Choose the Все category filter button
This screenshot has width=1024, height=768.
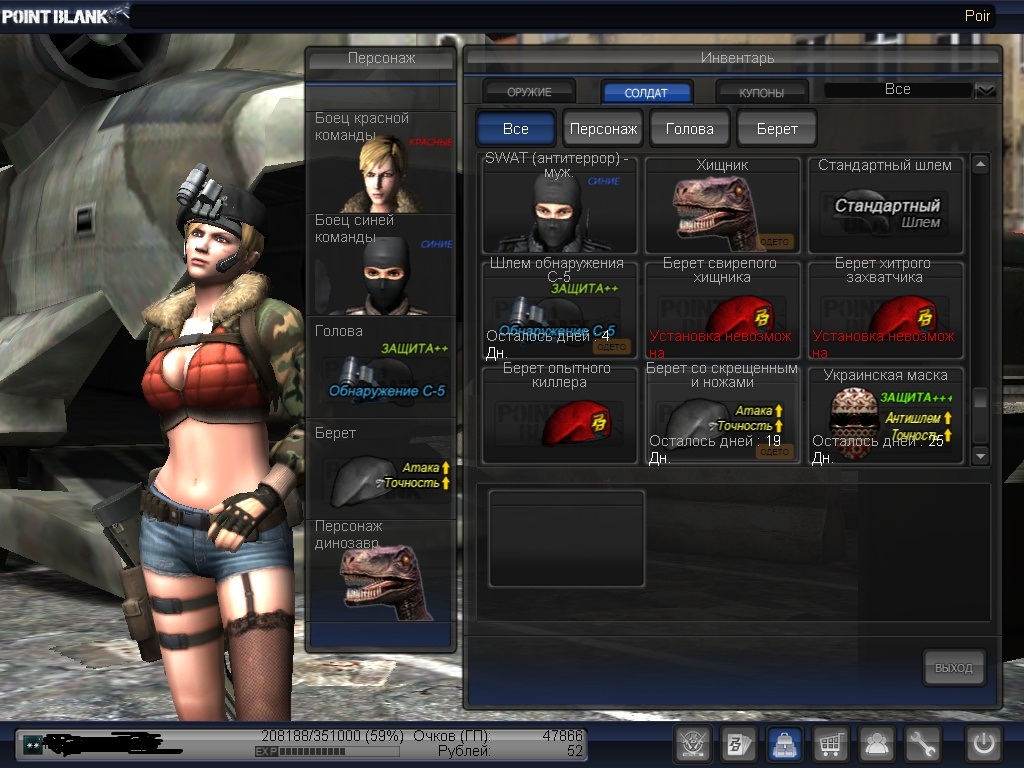[x=516, y=129]
